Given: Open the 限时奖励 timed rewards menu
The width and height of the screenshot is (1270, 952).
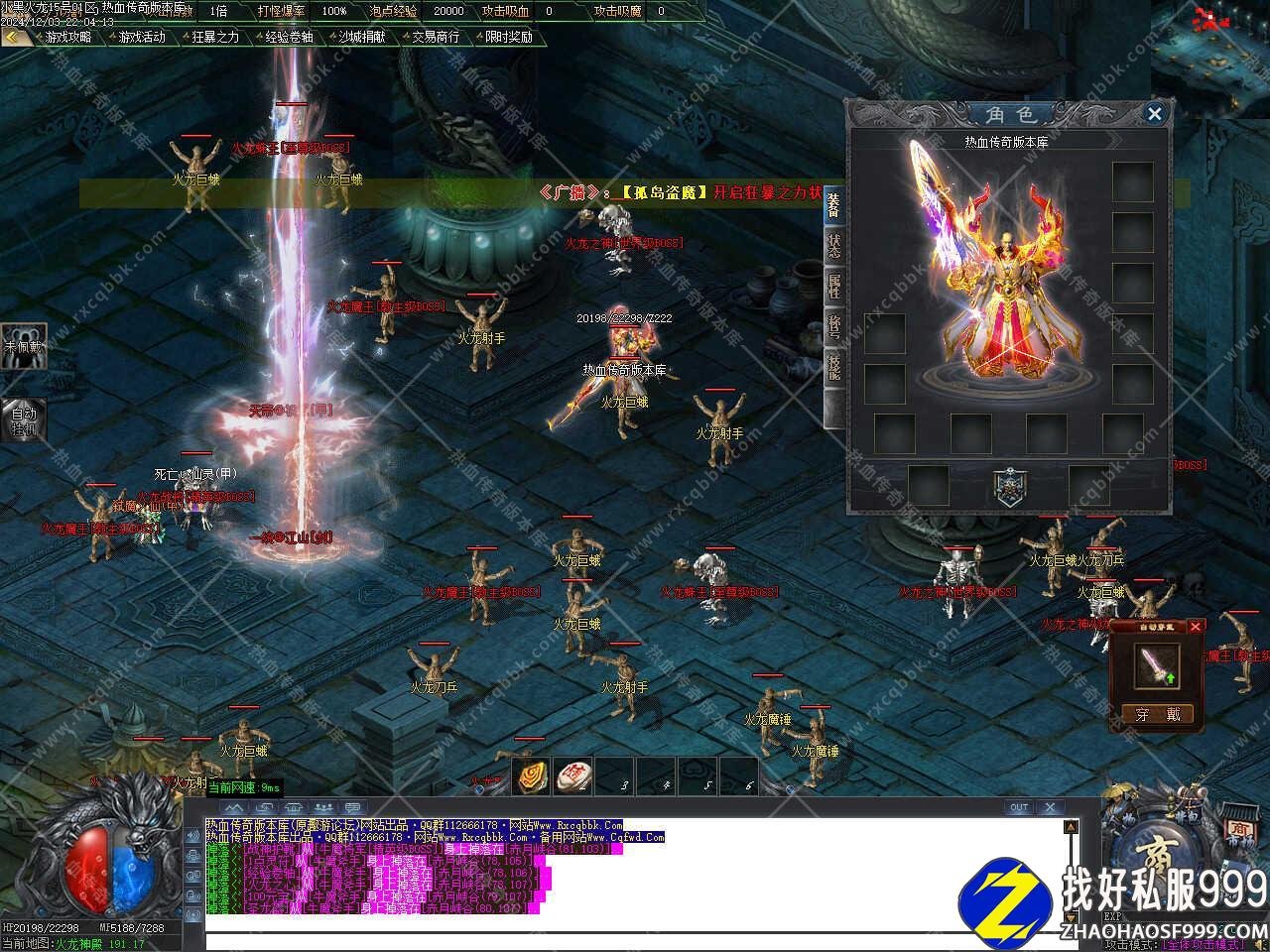Looking at the screenshot, I should tap(509, 37).
